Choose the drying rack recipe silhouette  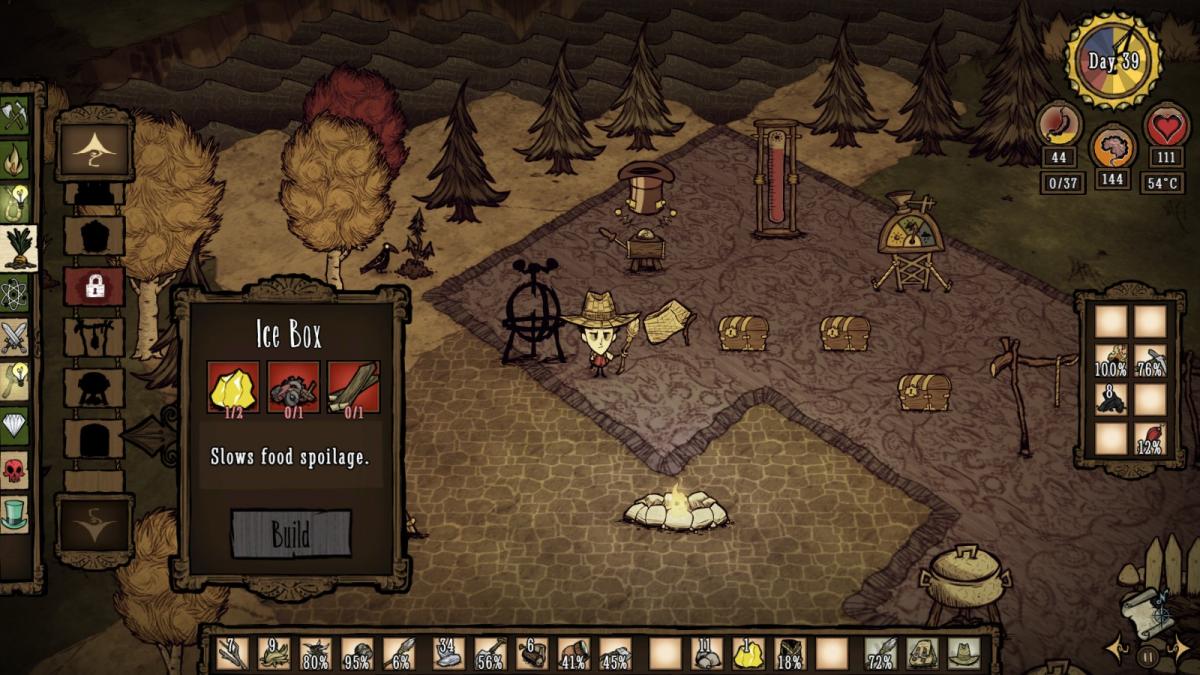coord(94,337)
